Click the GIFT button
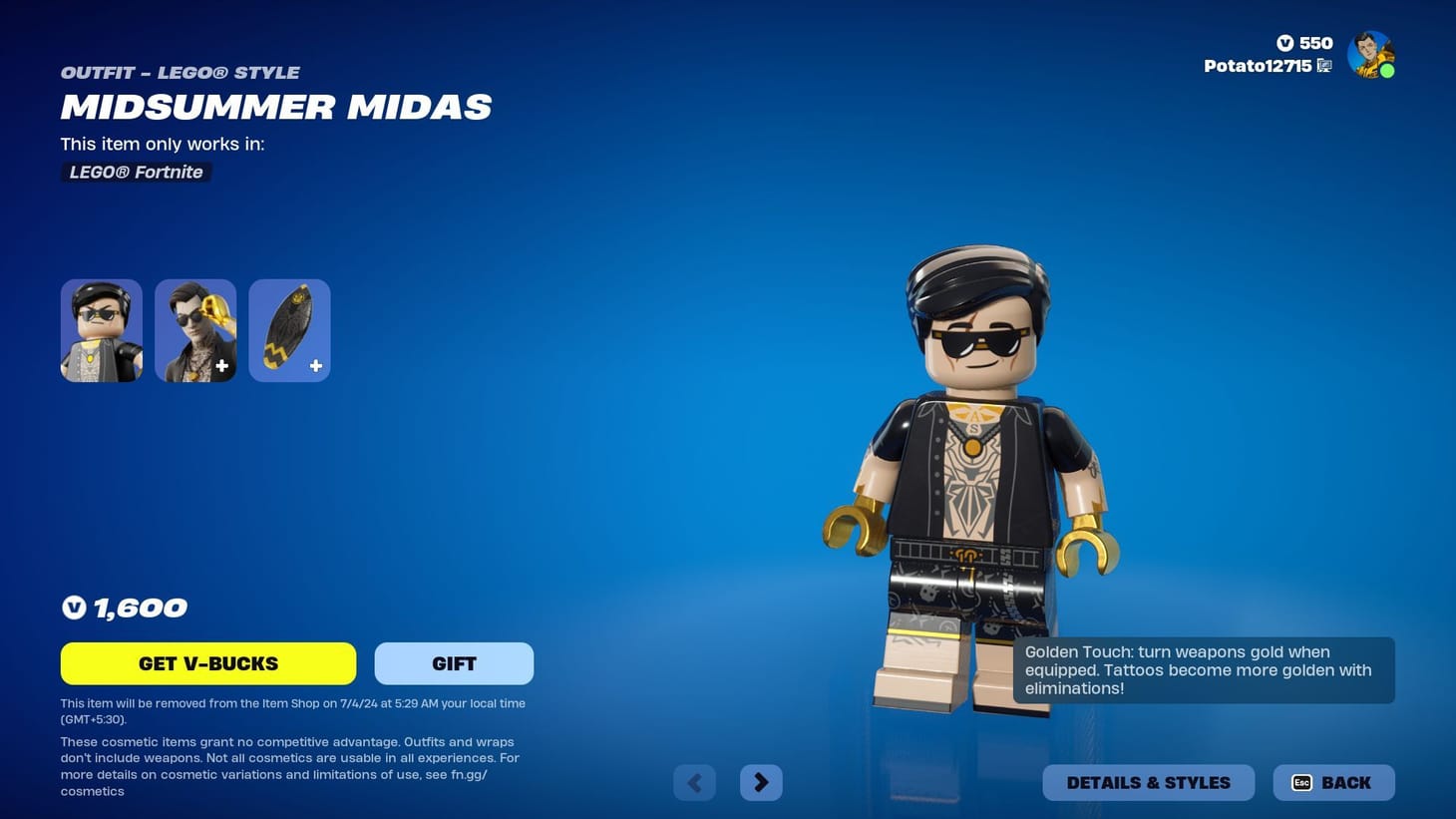1456x819 pixels. pos(454,662)
